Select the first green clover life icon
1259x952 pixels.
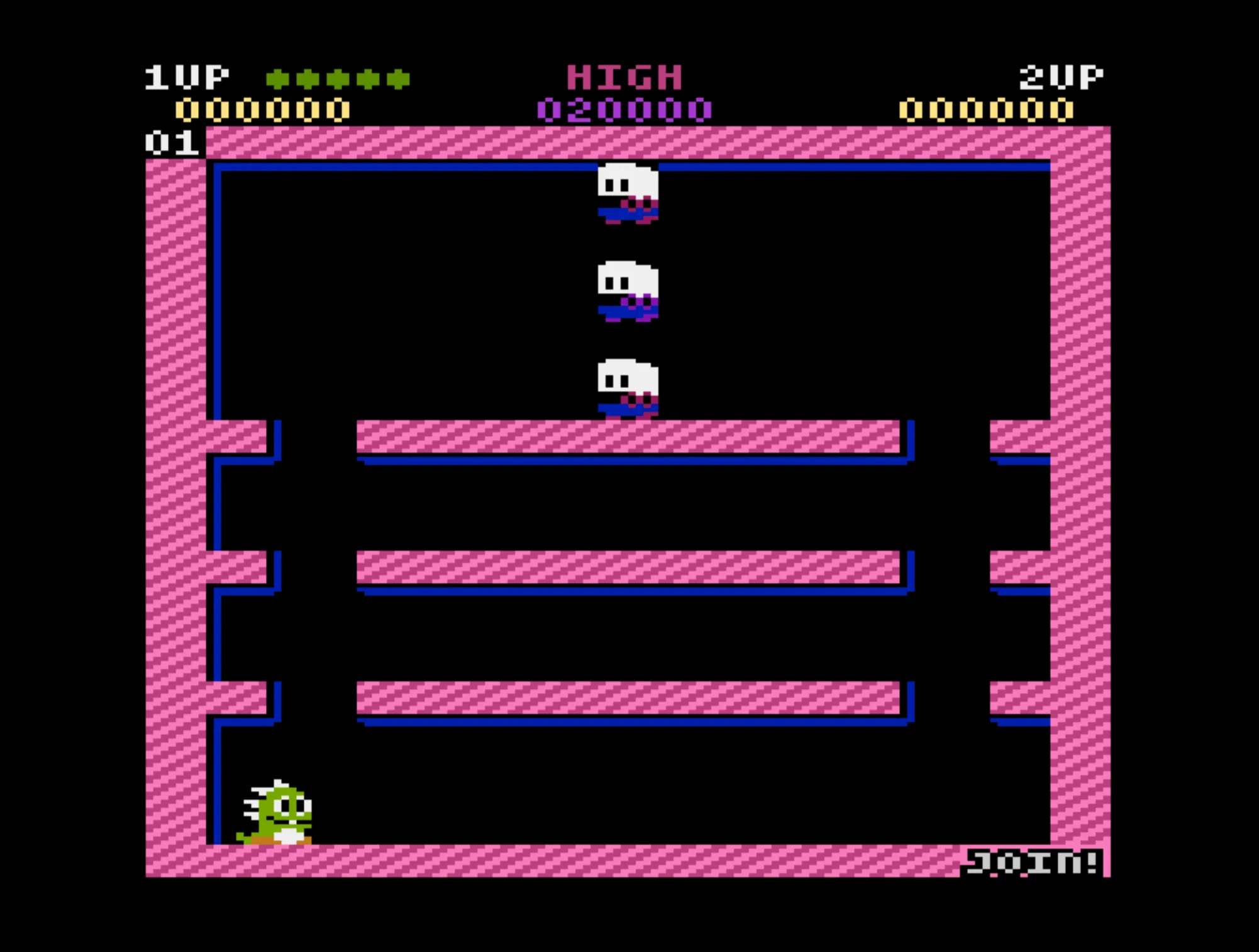click(277, 77)
